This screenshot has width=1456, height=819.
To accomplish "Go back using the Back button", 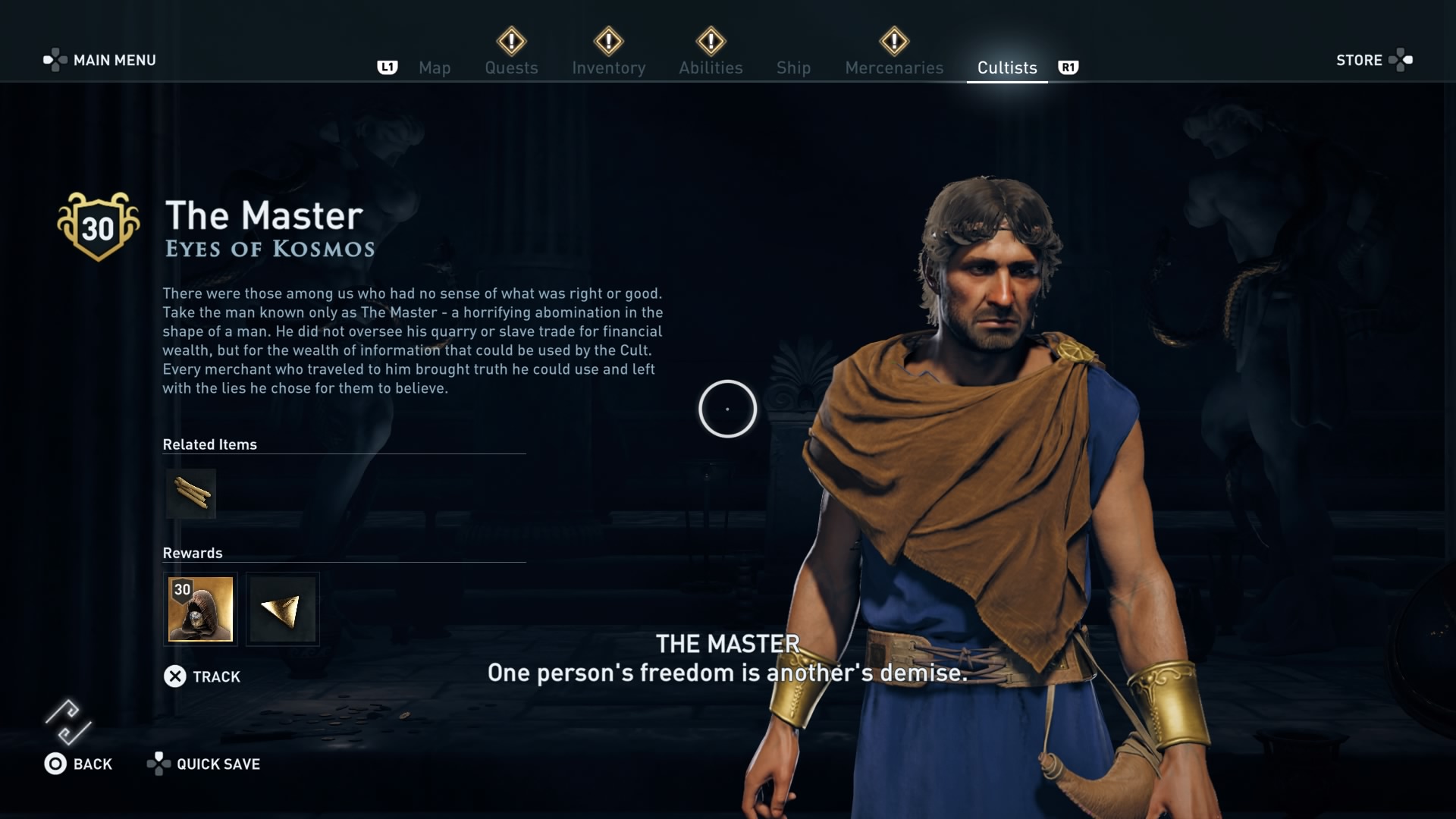I will point(55,764).
